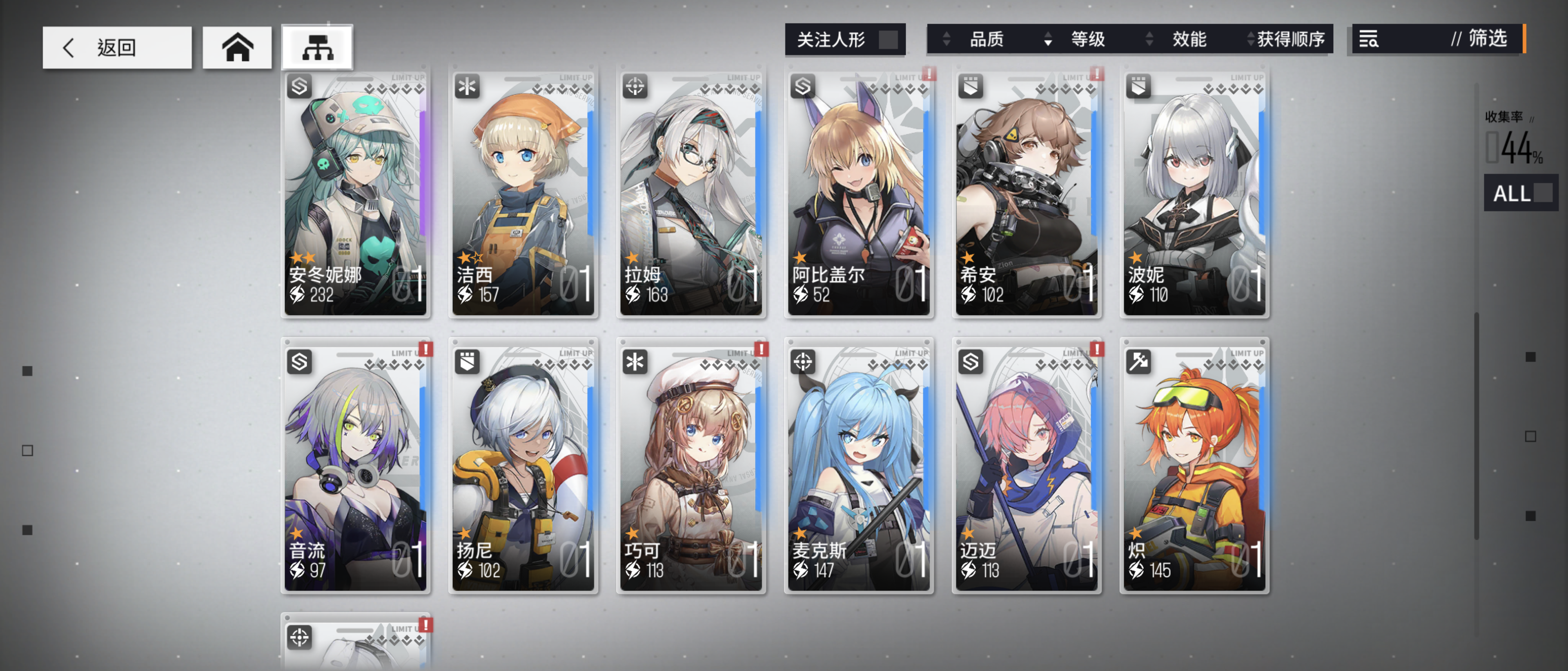Screen dimensions: 1568x671
Task: Toggle the 关注人形 checkbox
Action: [888, 40]
